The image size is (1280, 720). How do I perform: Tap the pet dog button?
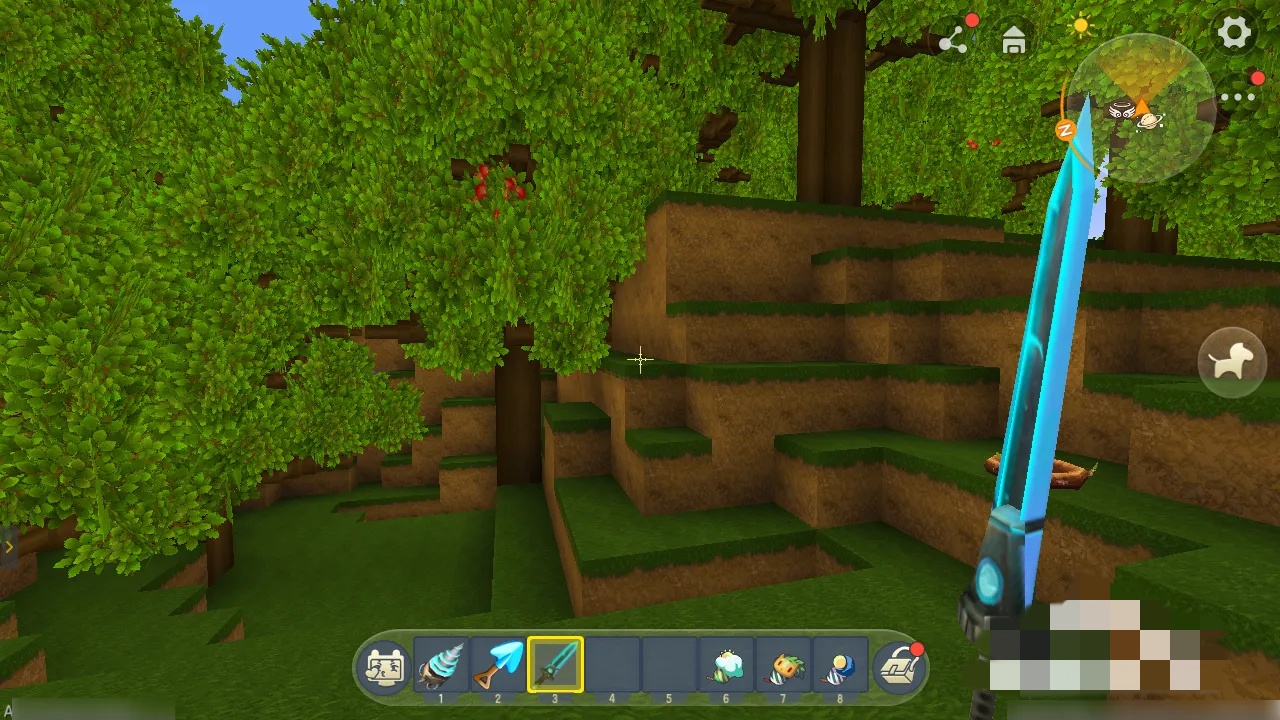(1232, 362)
